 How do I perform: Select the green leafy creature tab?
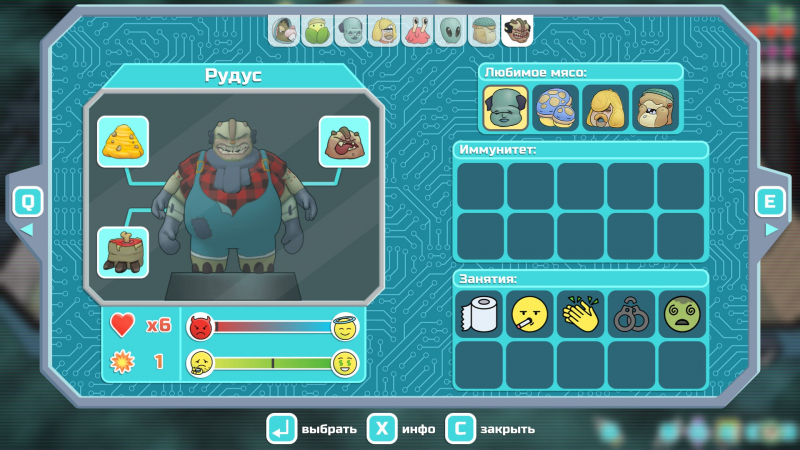click(x=318, y=31)
